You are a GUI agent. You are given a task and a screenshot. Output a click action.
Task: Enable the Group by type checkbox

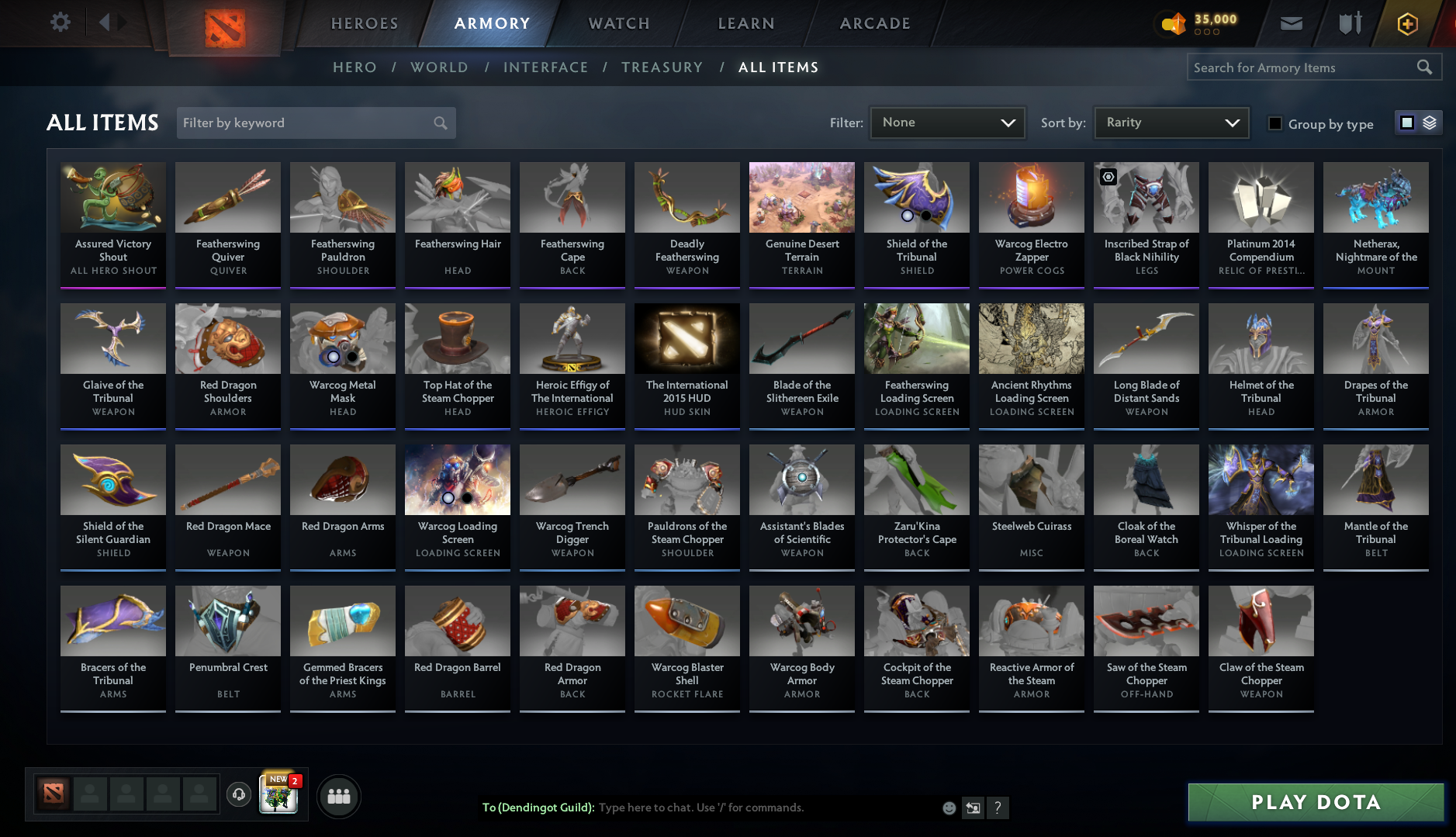[x=1275, y=123]
